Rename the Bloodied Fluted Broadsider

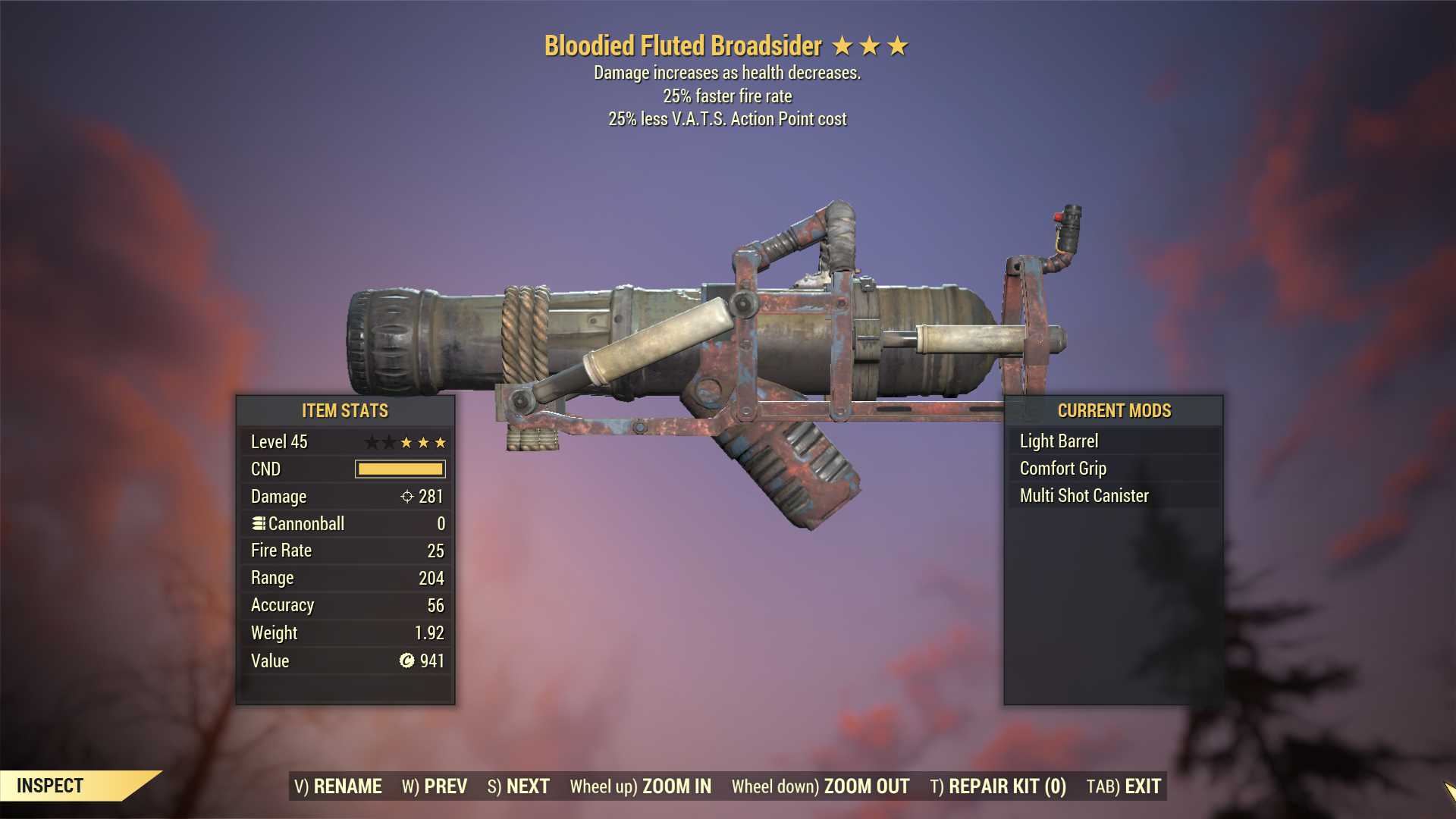(338, 786)
